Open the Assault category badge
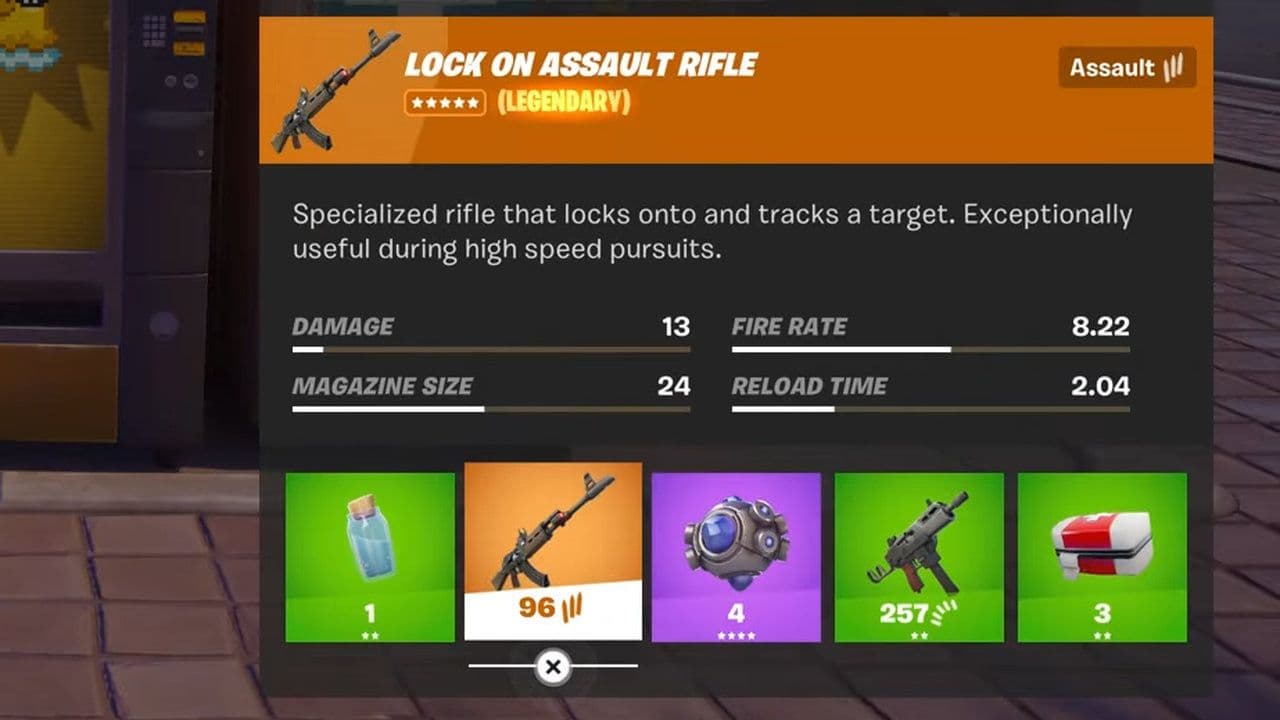Viewport: 1280px width, 720px height. (x=1126, y=68)
